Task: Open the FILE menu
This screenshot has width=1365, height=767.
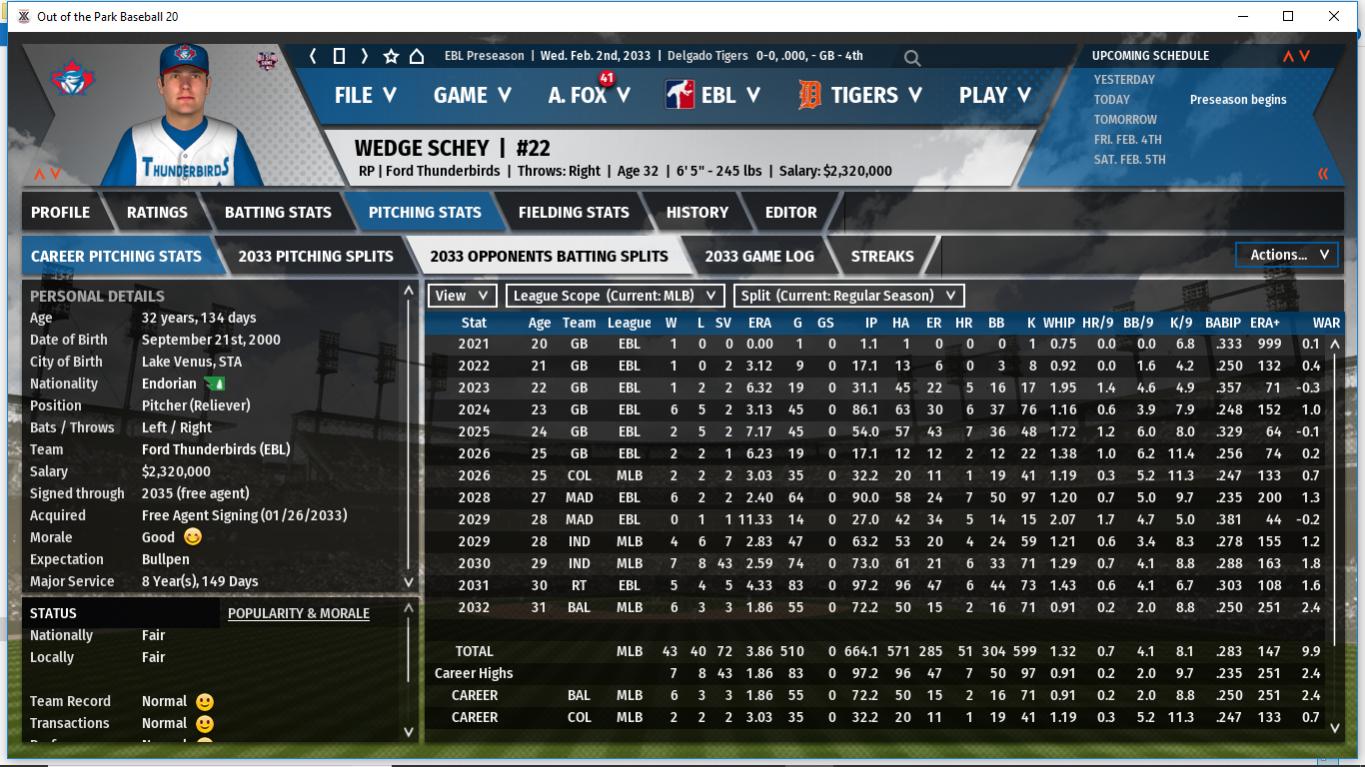Action: pyautogui.click(x=365, y=96)
